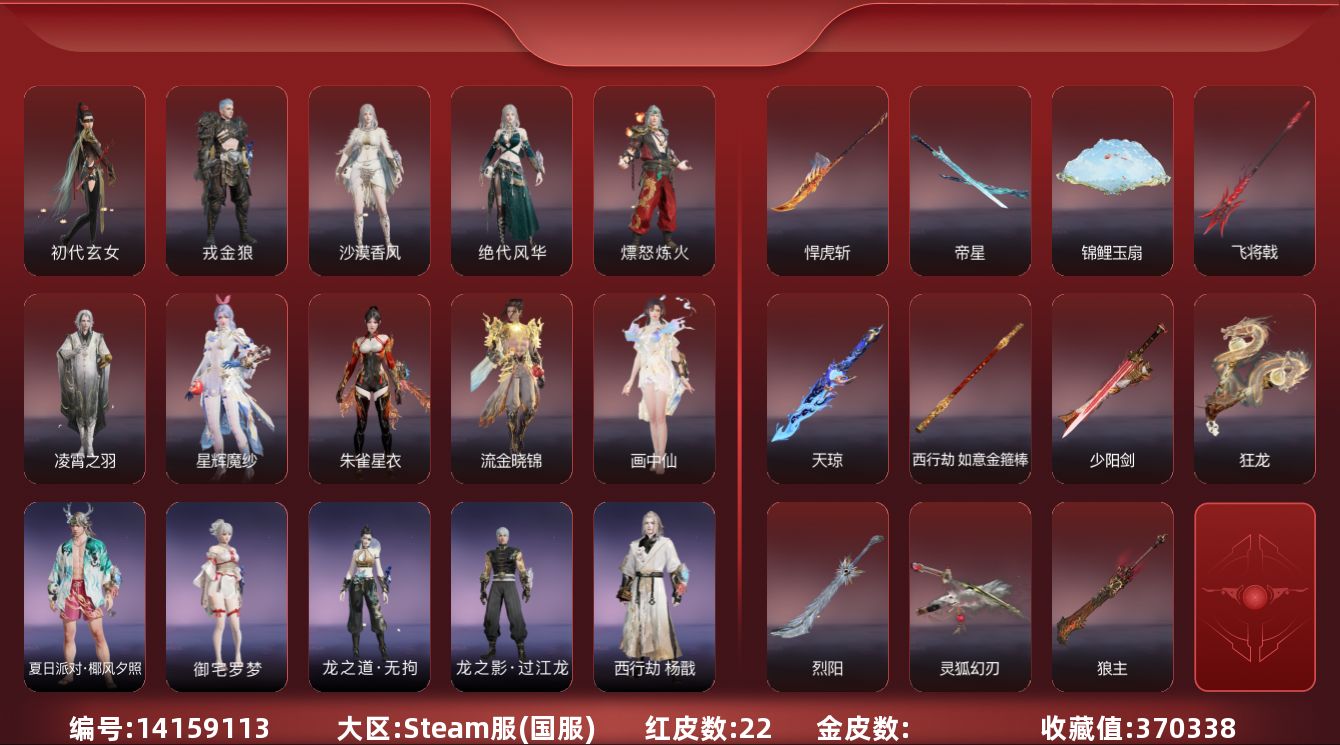Select the 飞将戟 weapon card
The height and width of the screenshot is (745, 1340).
(x=1254, y=180)
